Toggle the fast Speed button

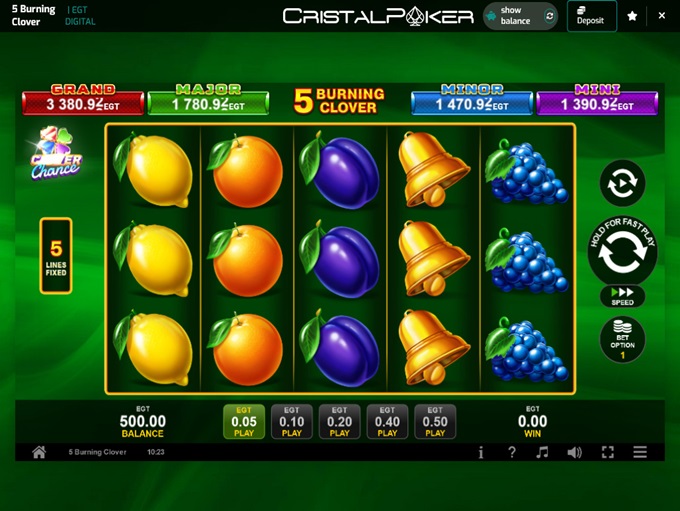click(622, 297)
